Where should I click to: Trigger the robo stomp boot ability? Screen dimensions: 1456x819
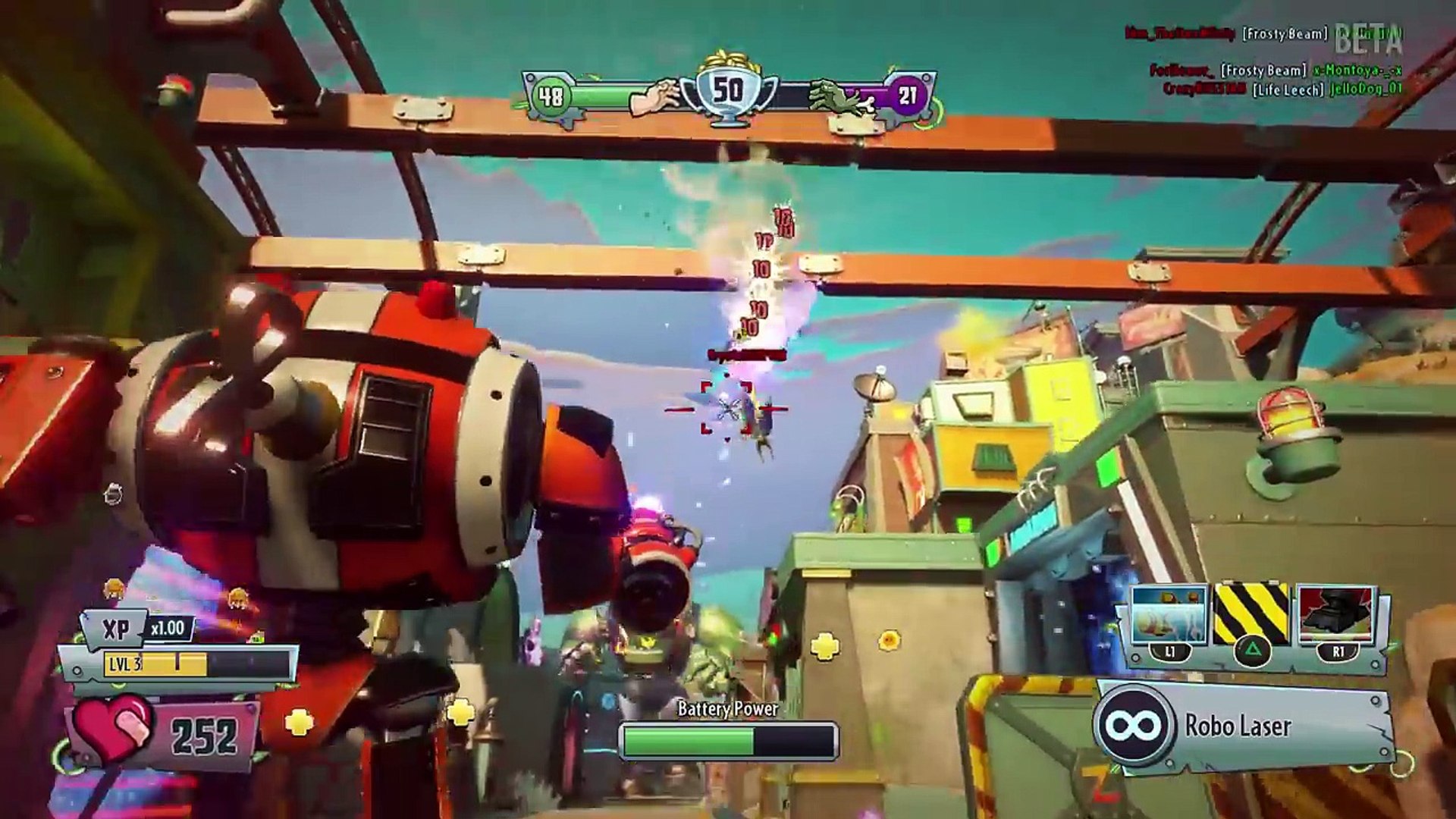coord(1336,614)
